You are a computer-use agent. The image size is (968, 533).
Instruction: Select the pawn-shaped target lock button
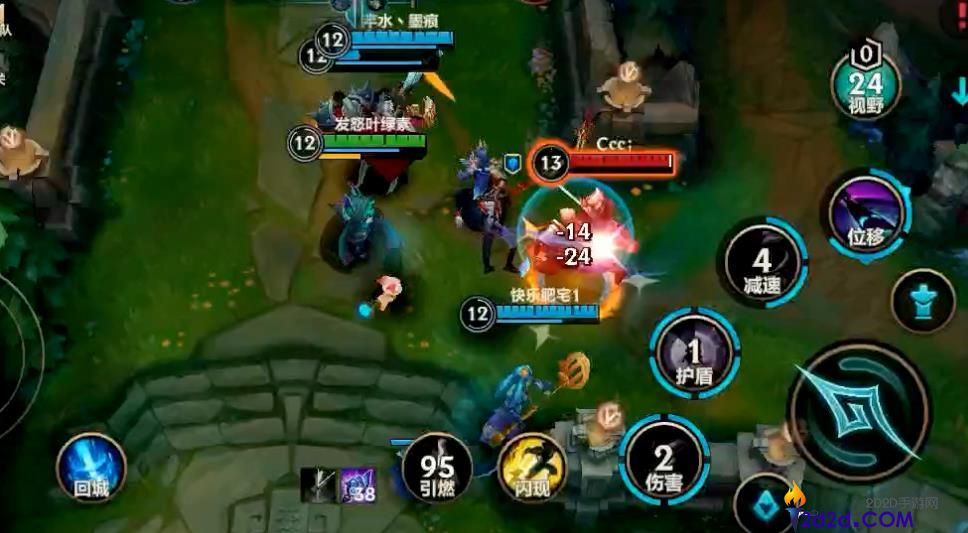[922, 301]
